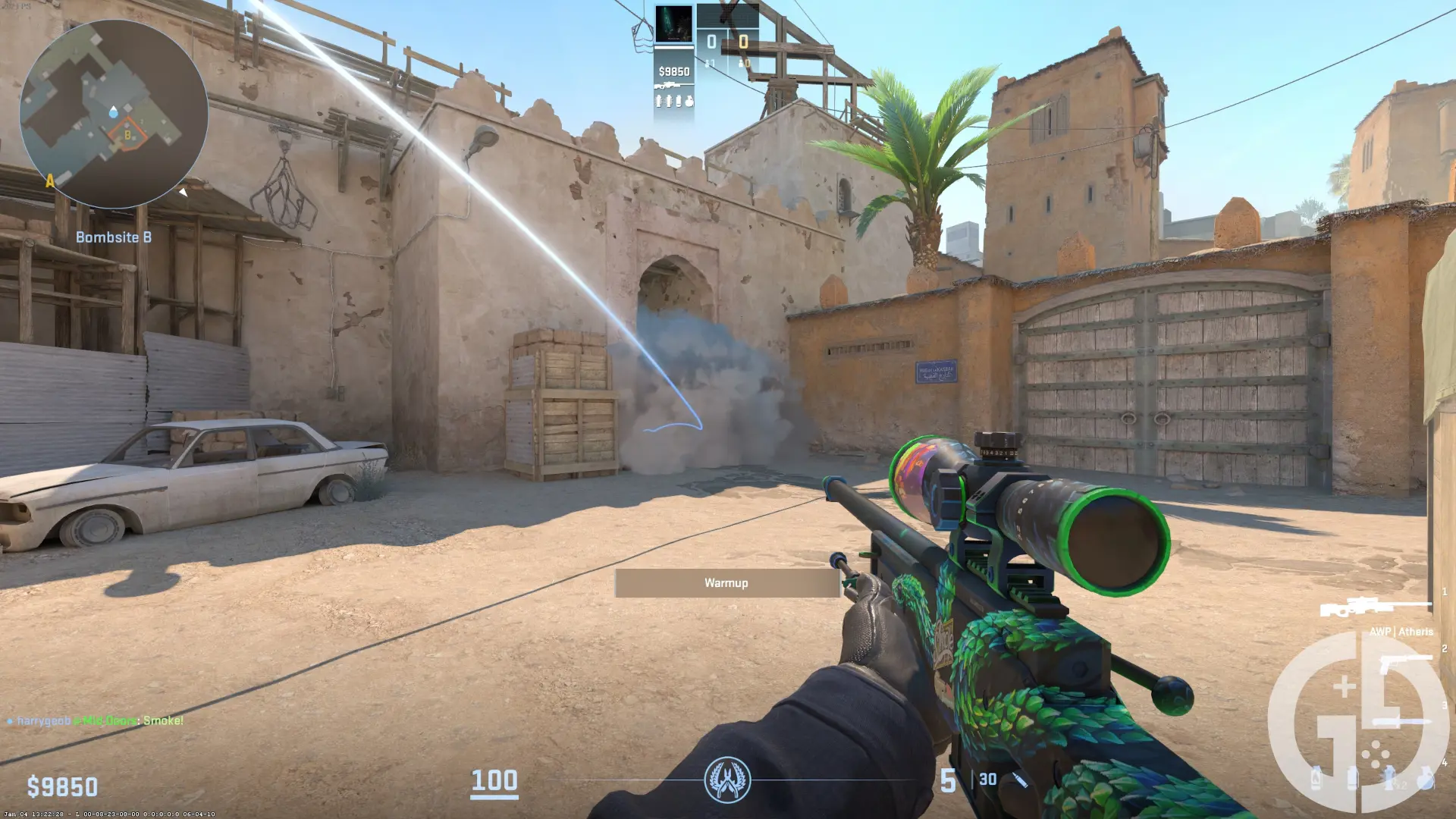This screenshot has height=819, width=1456.
Task: Click the Bombsite B marker on the minimap
Action: point(127,133)
